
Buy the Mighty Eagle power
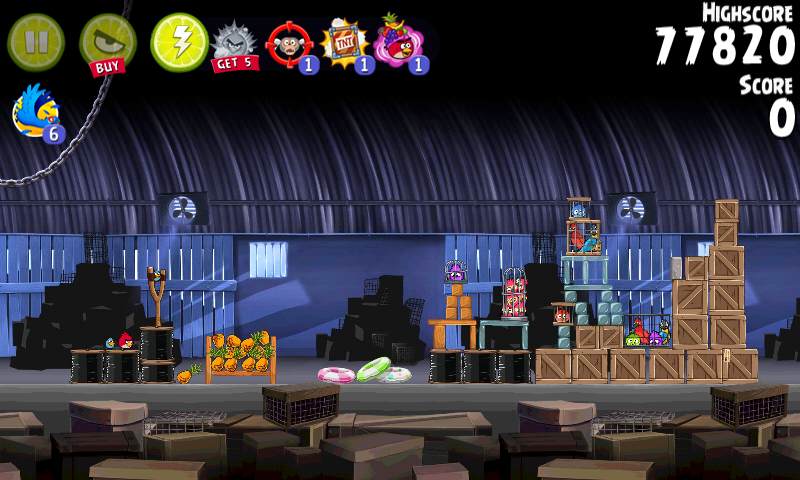(x=107, y=42)
